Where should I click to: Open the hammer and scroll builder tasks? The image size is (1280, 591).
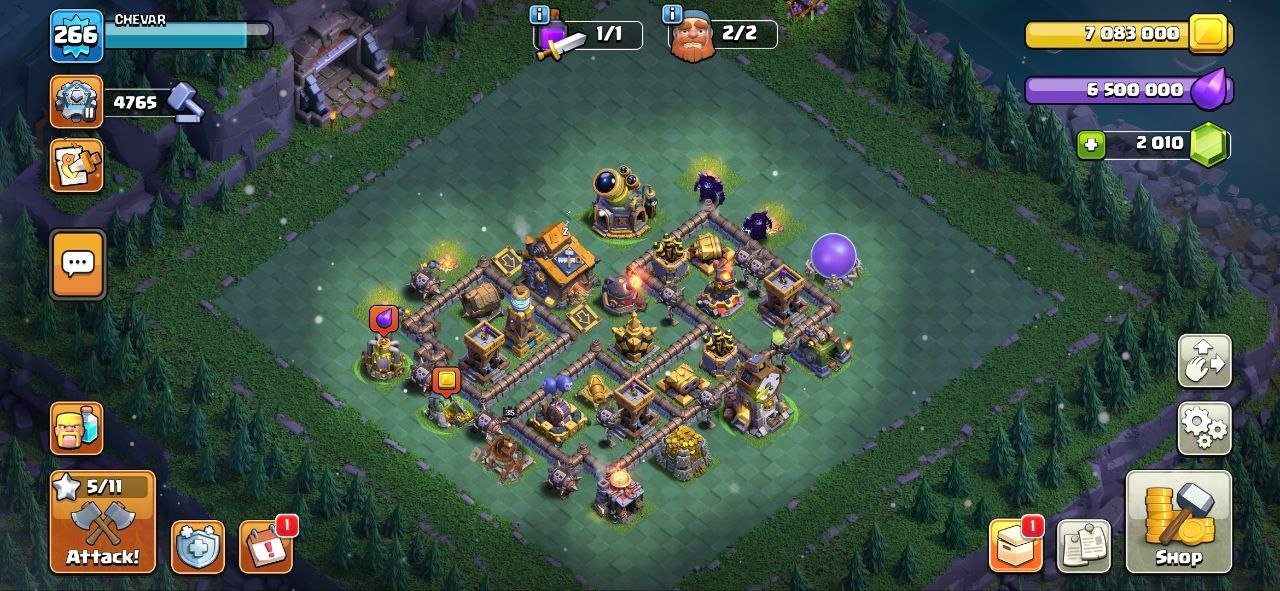coord(77,165)
